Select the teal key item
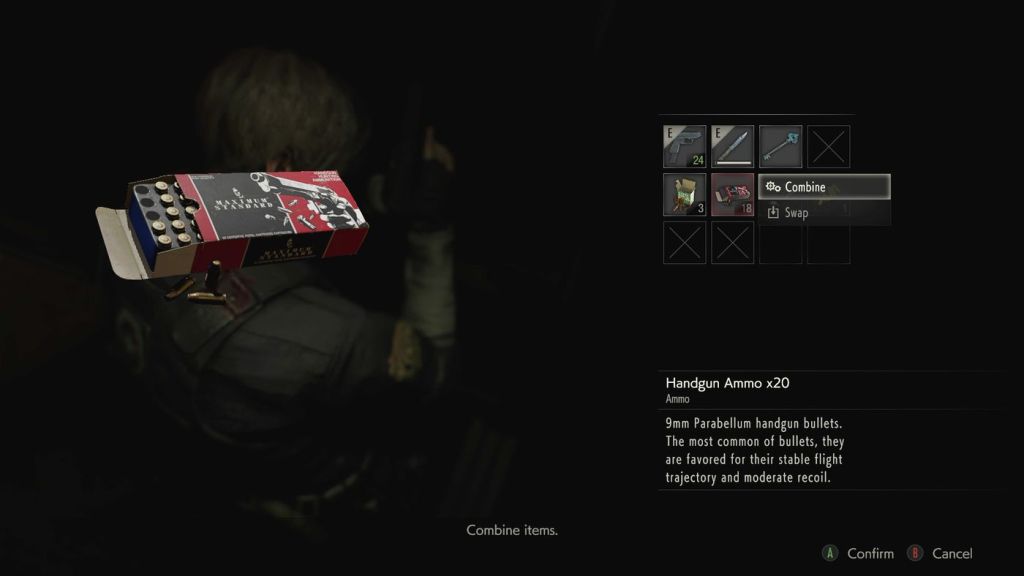1024x576 pixels. click(x=780, y=146)
